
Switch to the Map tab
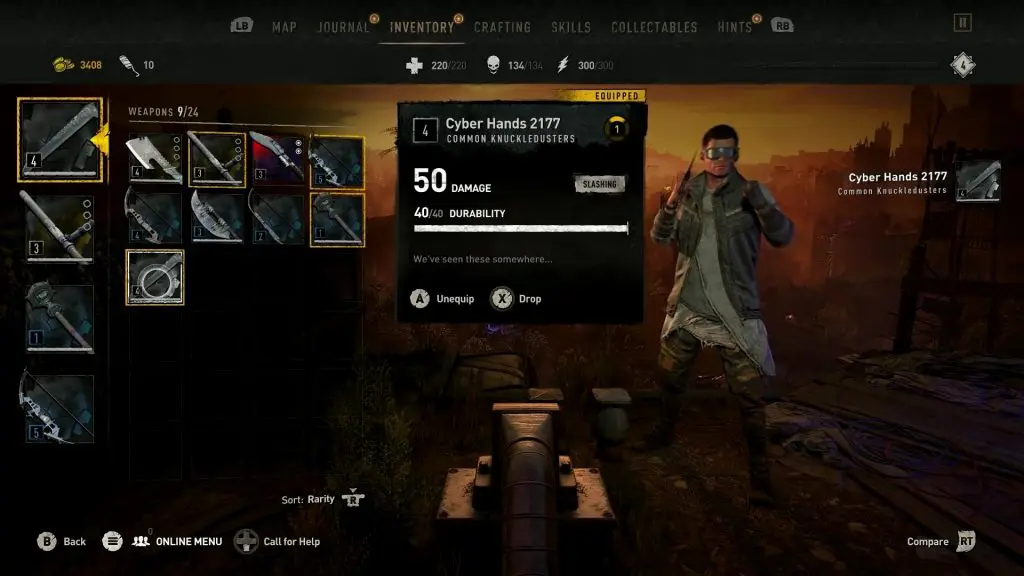pyautogui.click(x=284, y=27)
